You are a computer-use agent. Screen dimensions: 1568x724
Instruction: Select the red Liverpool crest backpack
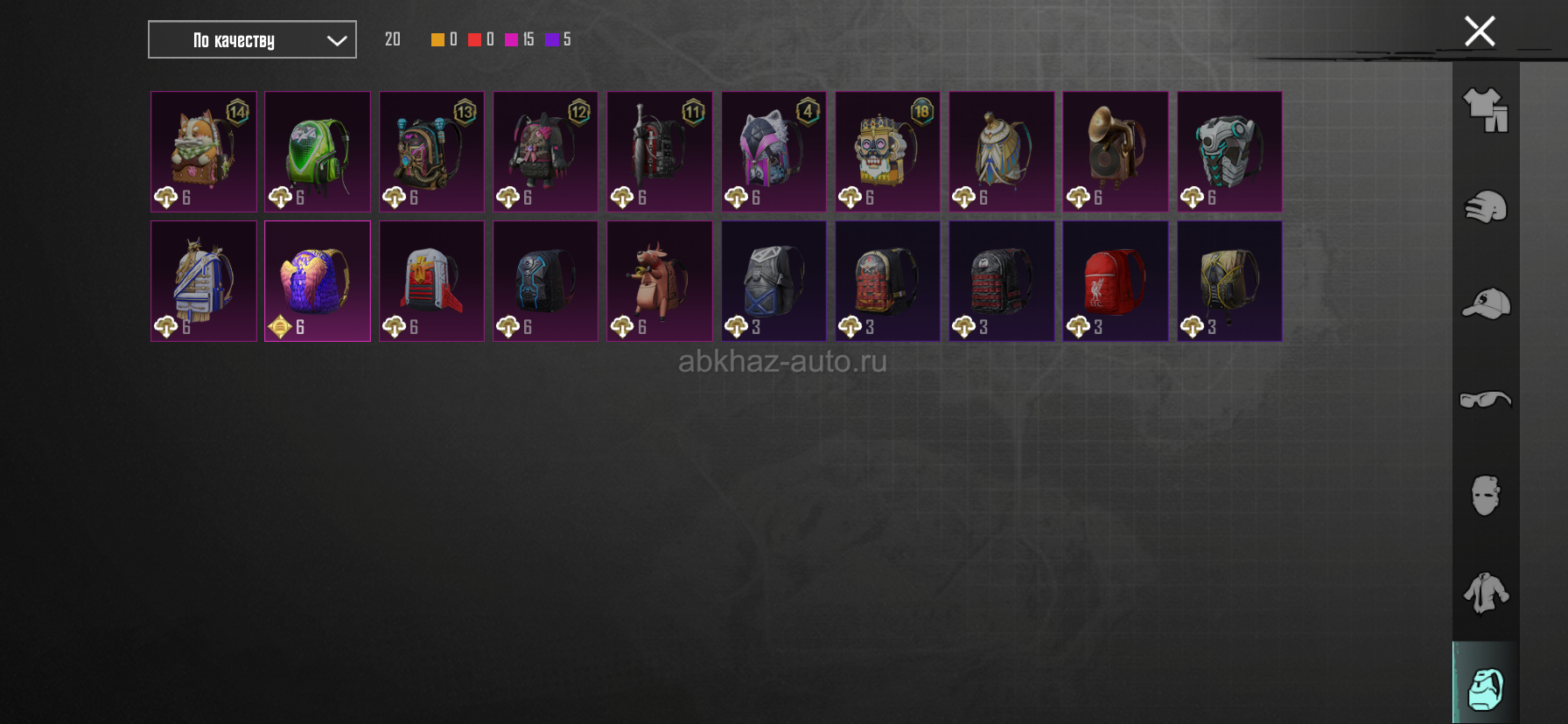(1115, 281)
